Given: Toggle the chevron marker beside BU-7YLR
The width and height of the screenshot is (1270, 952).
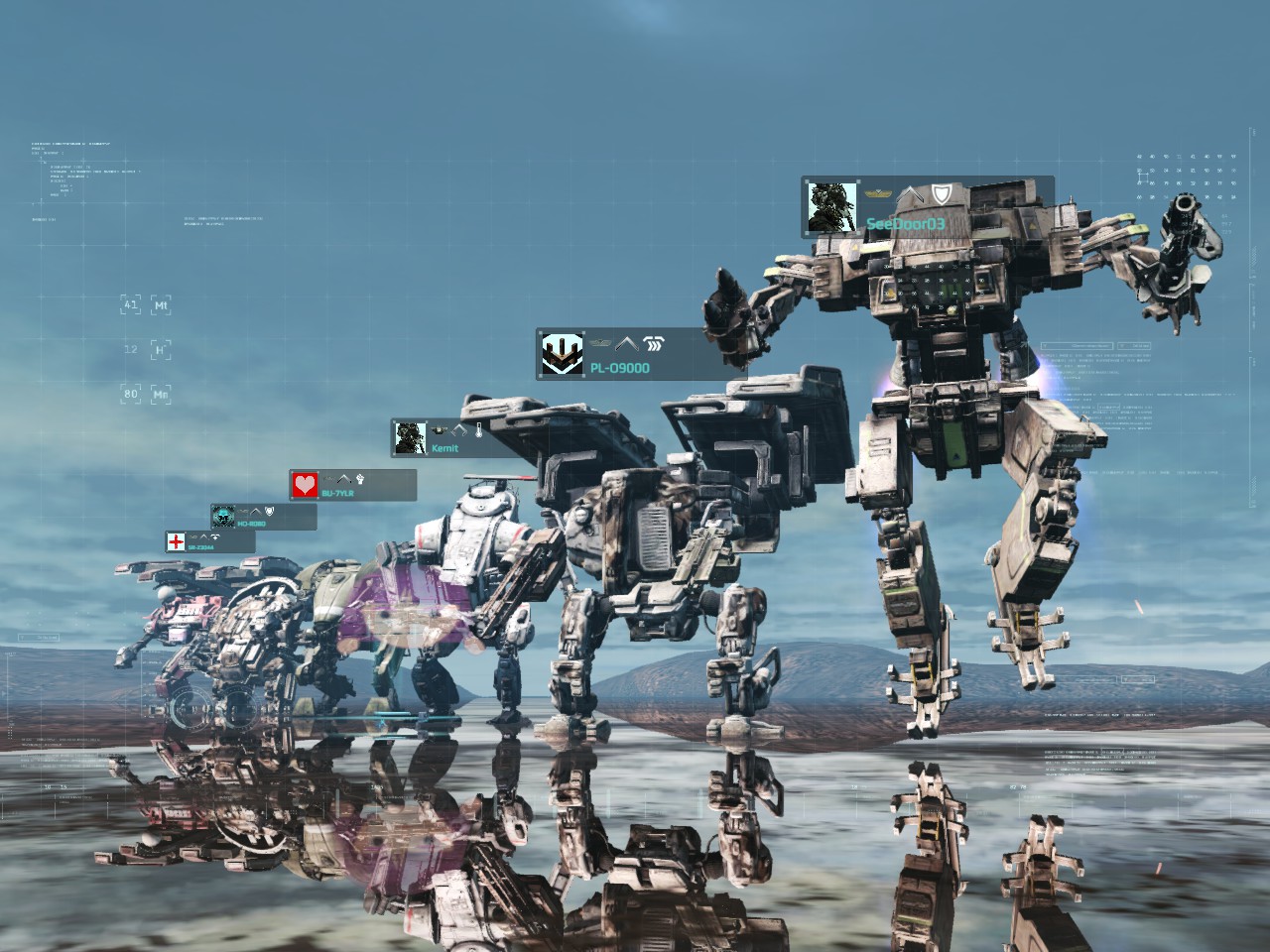Looking at the screenshot, I should pyautogui.click(x=344, y=479).
